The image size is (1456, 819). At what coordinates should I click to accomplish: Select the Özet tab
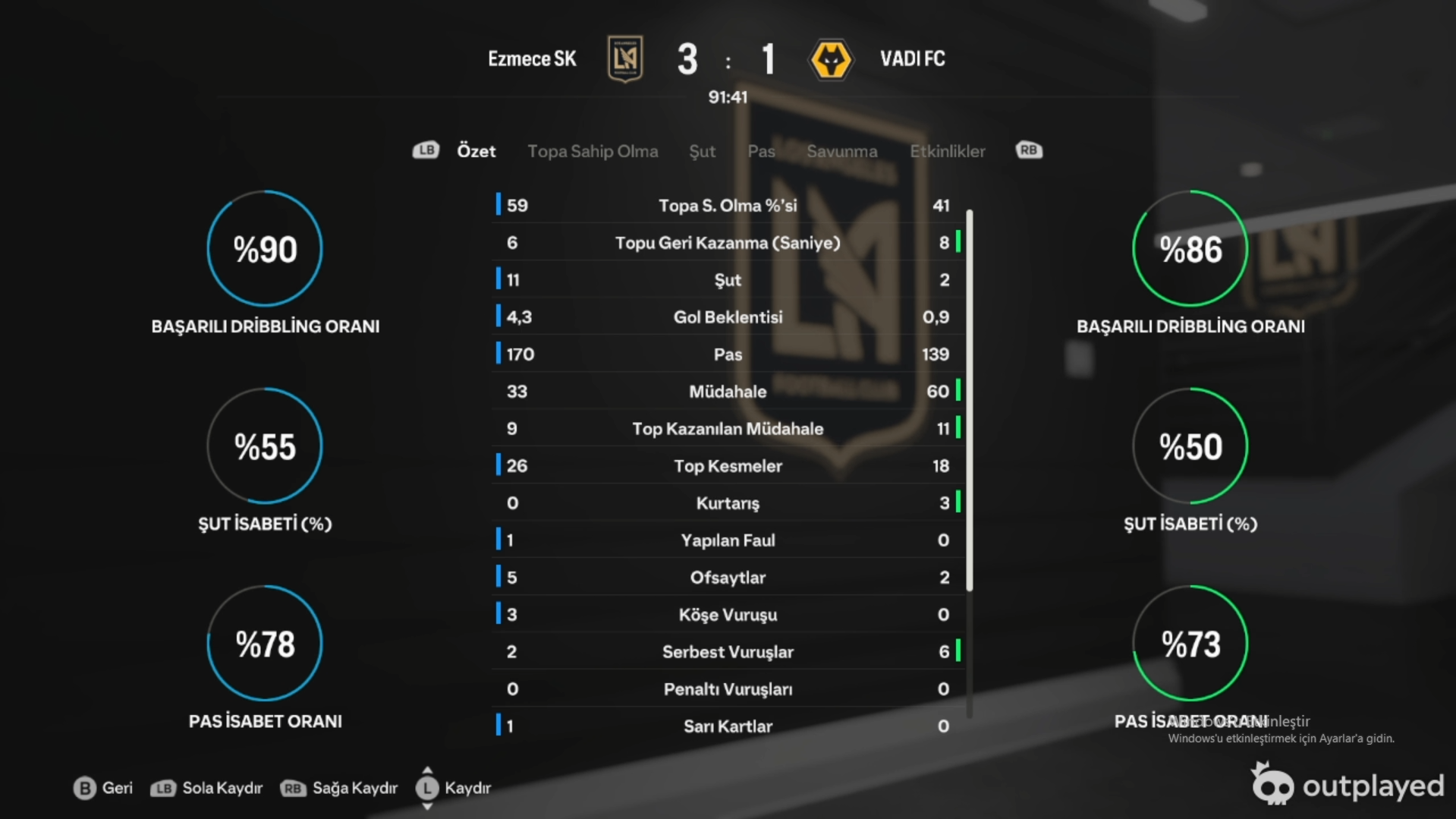pyautogui.click(x=476, y=151)
